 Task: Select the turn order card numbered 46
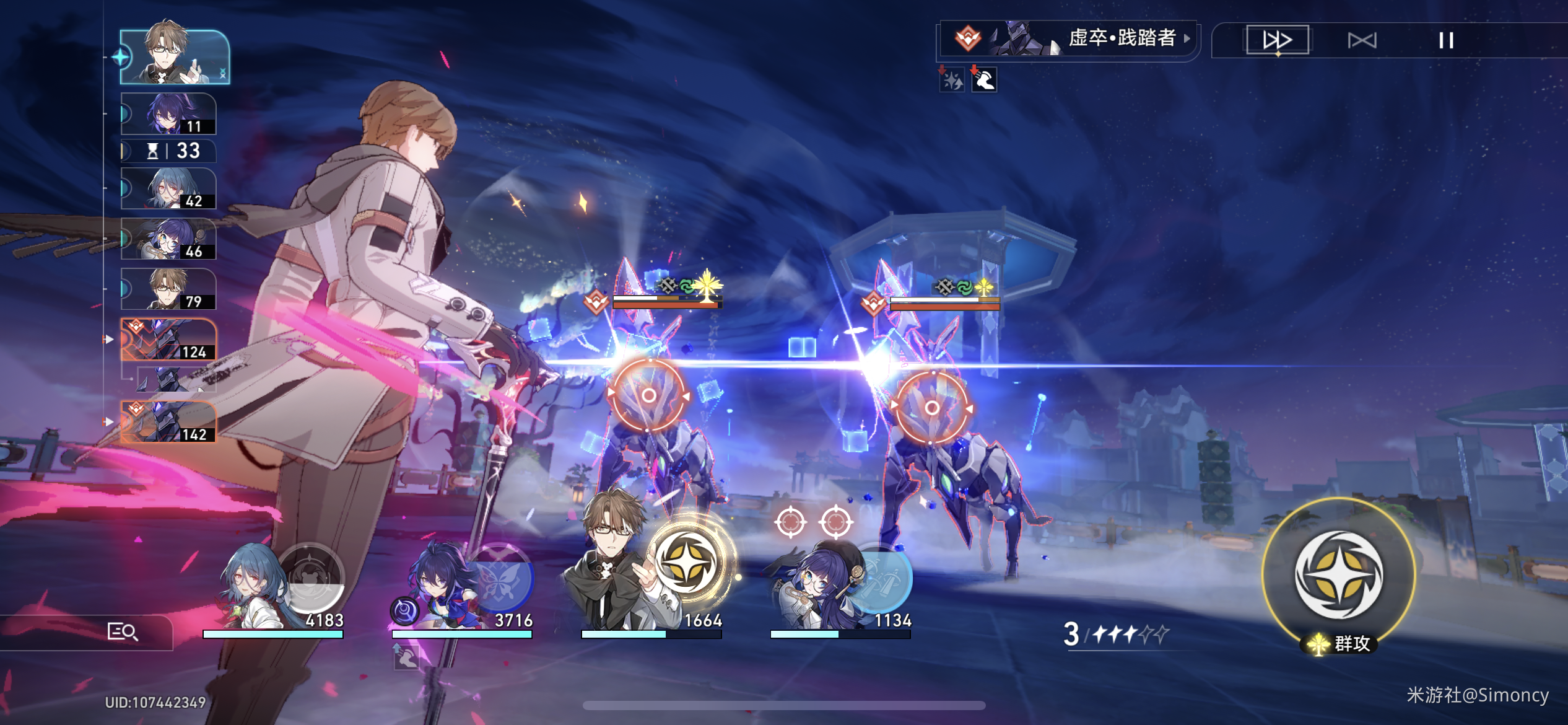click(168, 239)
